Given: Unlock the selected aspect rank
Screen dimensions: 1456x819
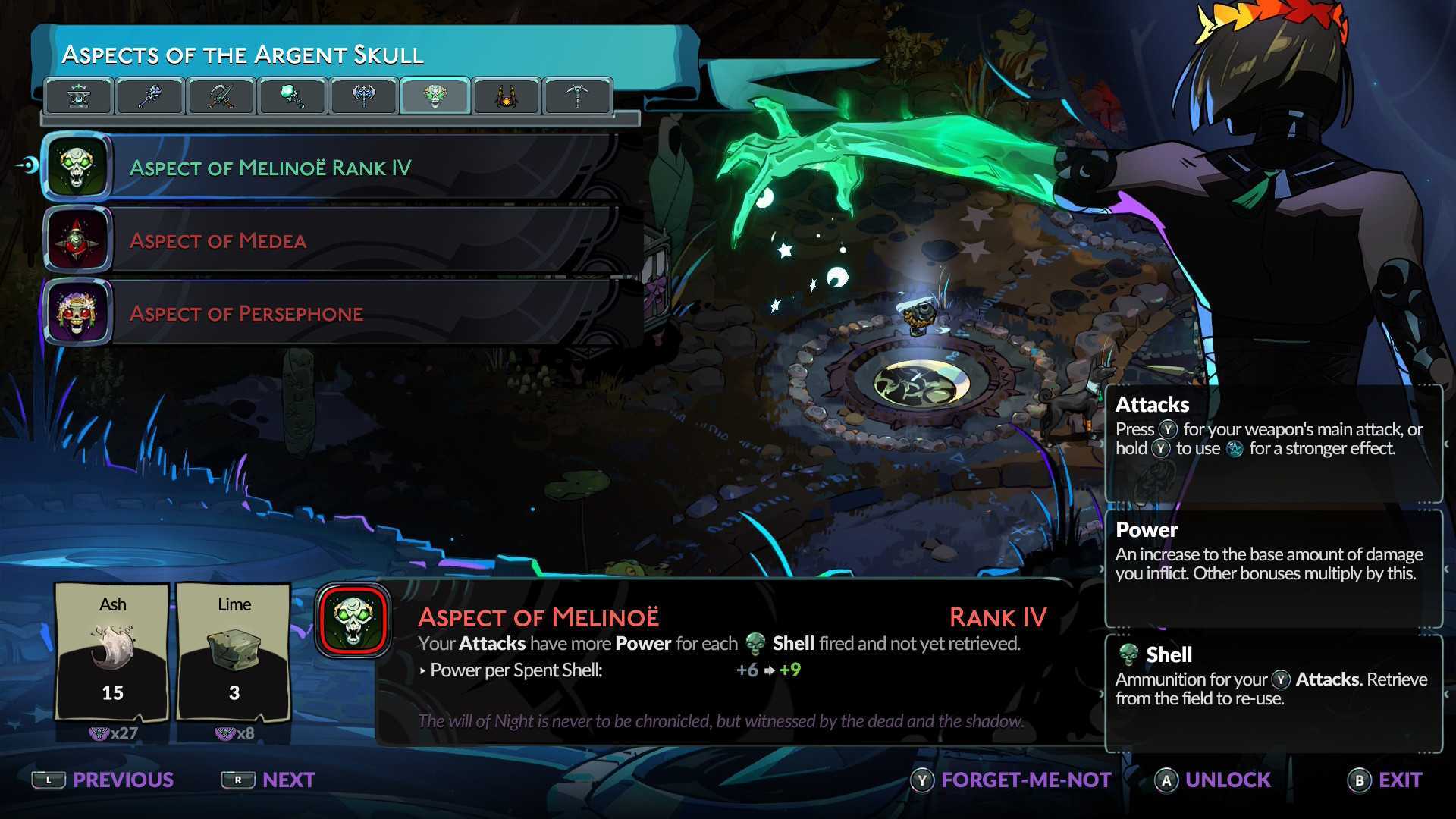Looking at the screenshot, I should [1213, 780].
